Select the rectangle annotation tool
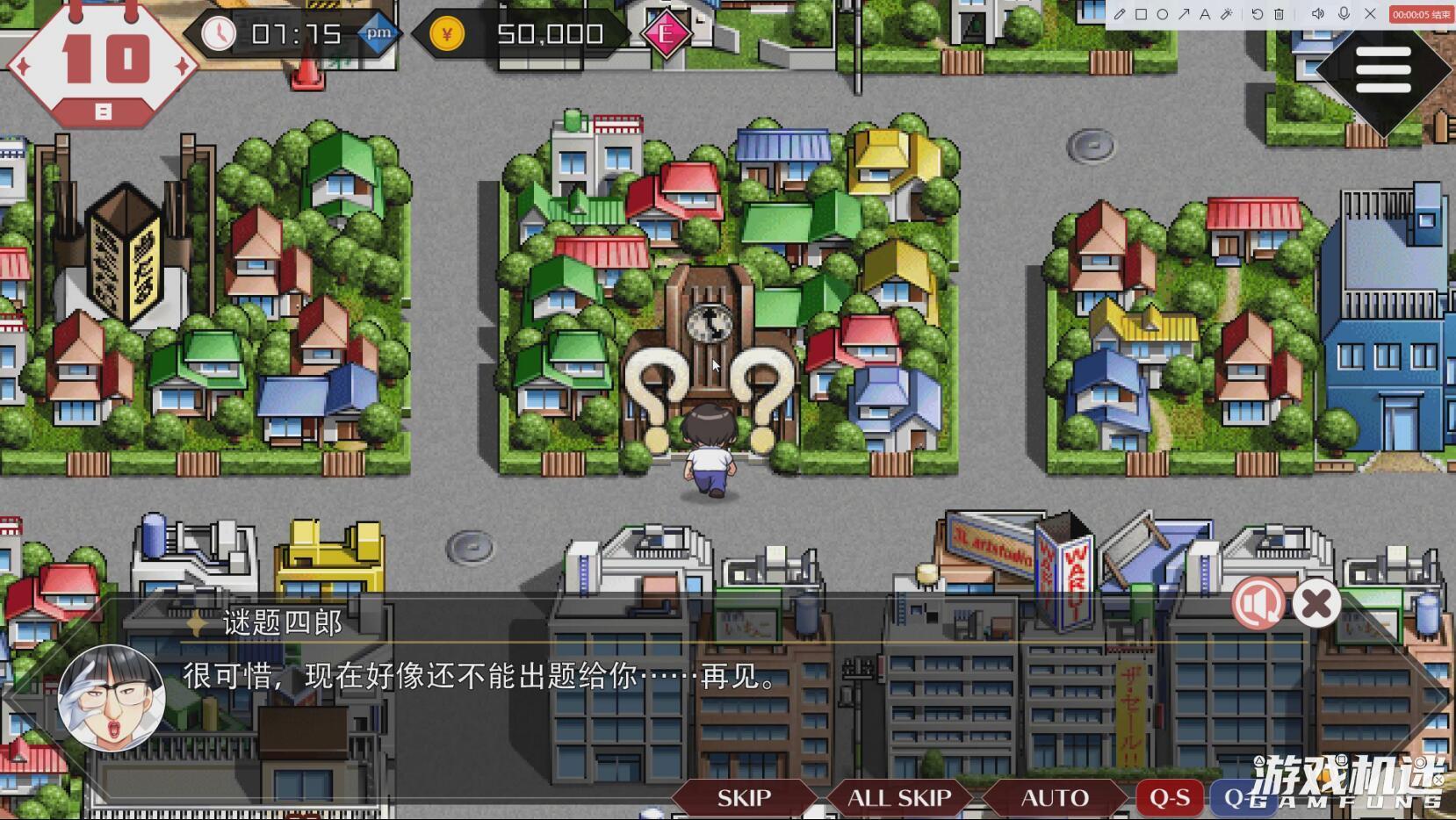This screenshot has width=1456, height=820. [1142, 14]
